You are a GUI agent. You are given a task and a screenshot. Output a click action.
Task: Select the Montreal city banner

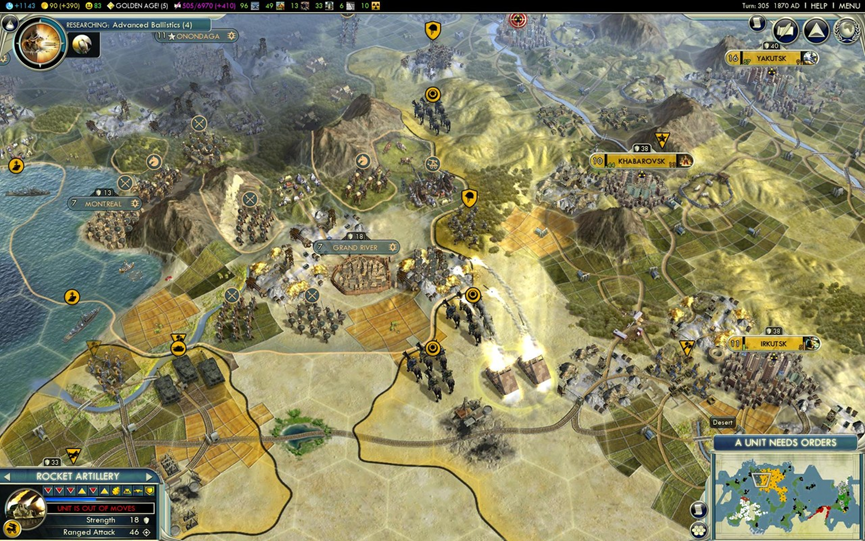point(104,204)
